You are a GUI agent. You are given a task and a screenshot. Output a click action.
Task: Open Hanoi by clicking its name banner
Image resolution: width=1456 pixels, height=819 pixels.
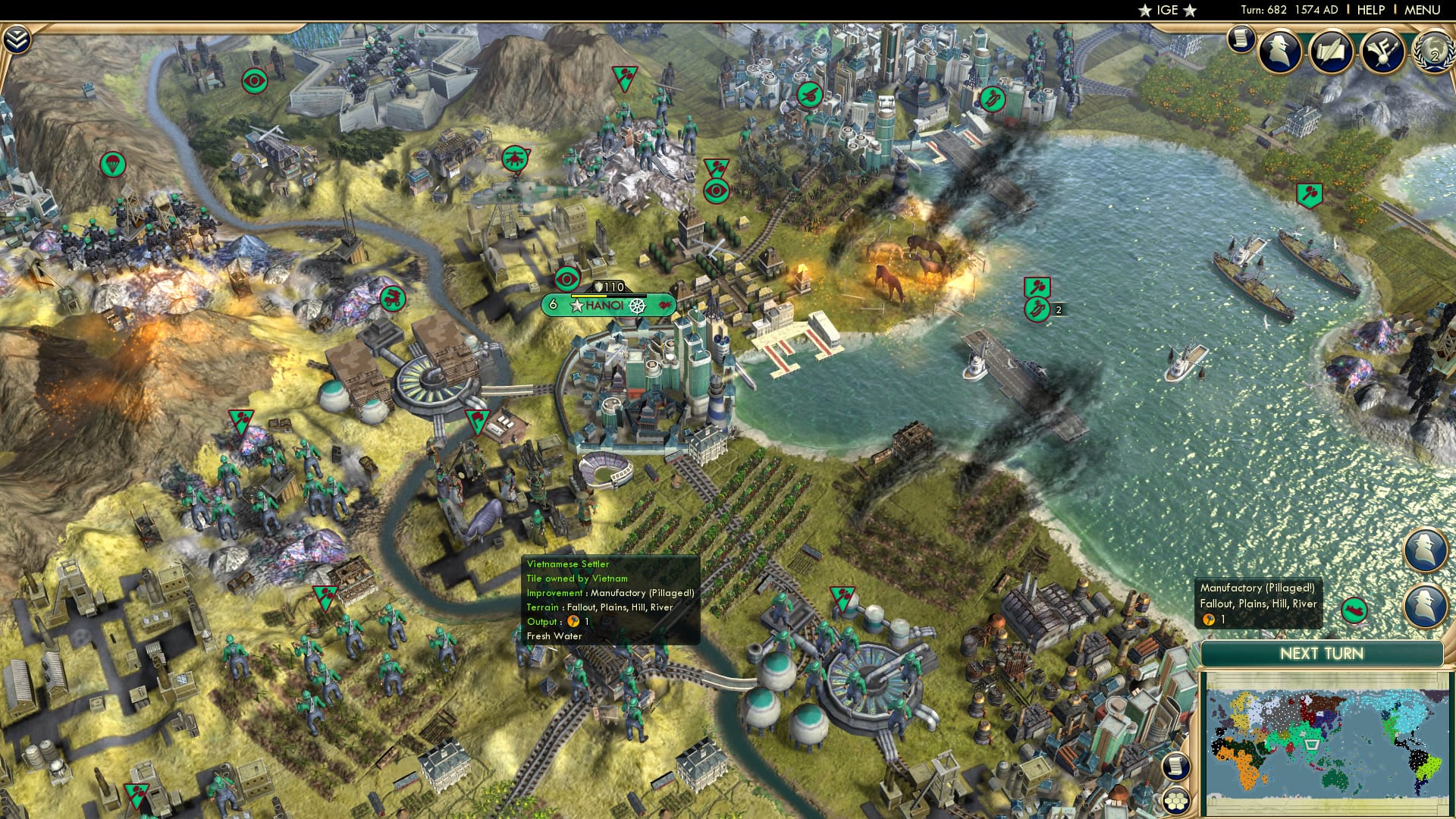coord(605,306)
